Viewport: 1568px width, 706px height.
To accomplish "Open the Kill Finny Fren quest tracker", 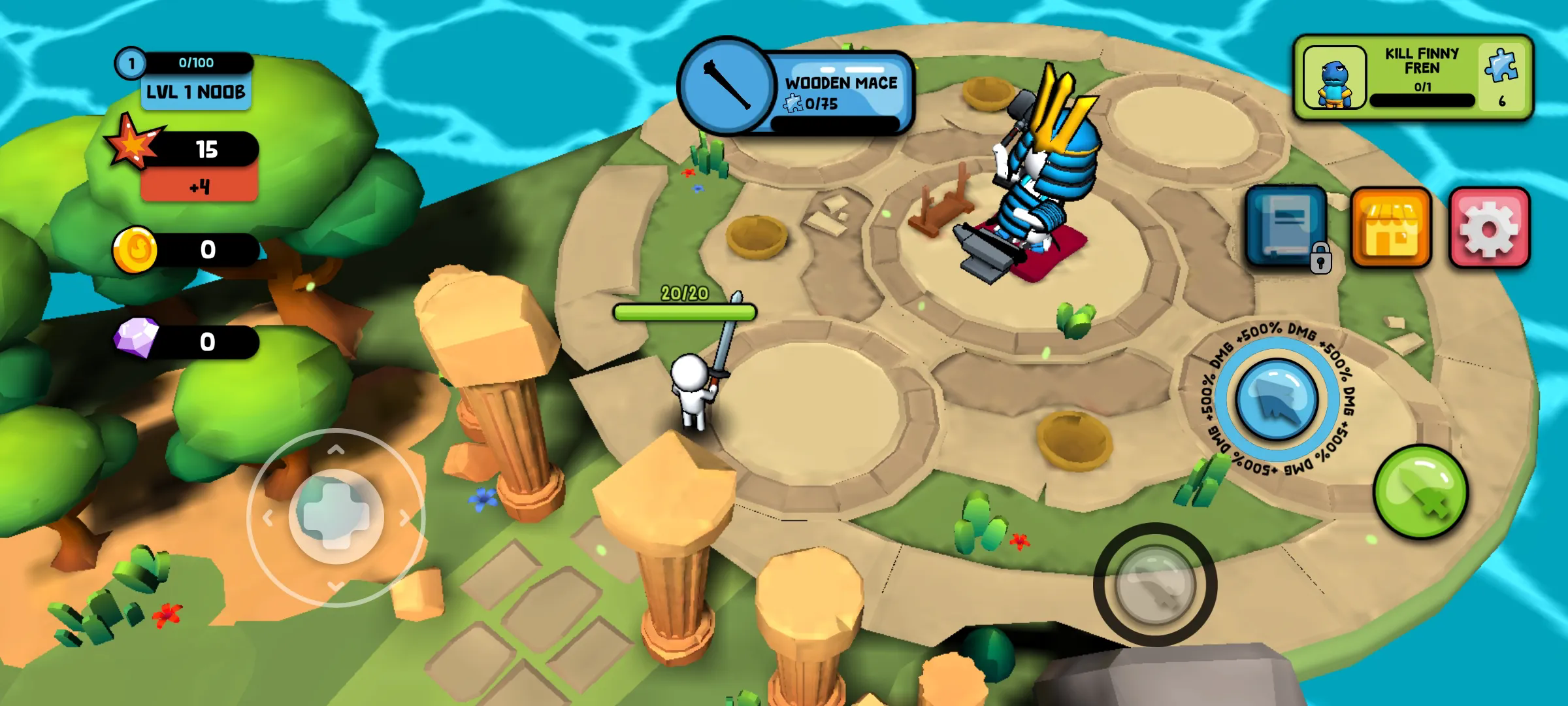I will pyautogui.click(x=1413, y=78).
